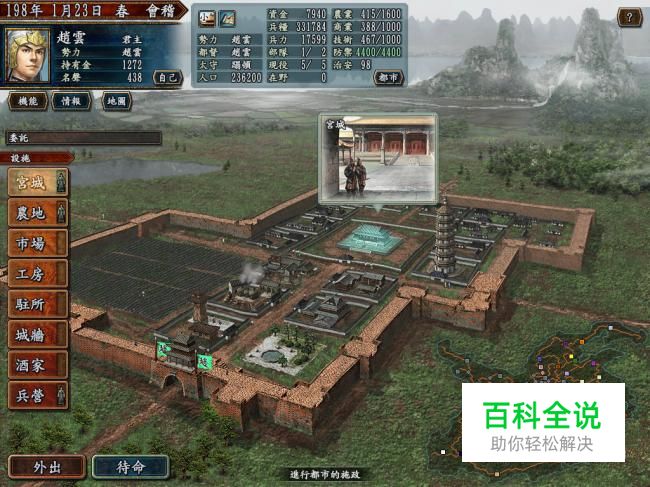This screenshot has height=487, width=650.
Task: Click the 自己 self button
Action: [x=168, y=77]
